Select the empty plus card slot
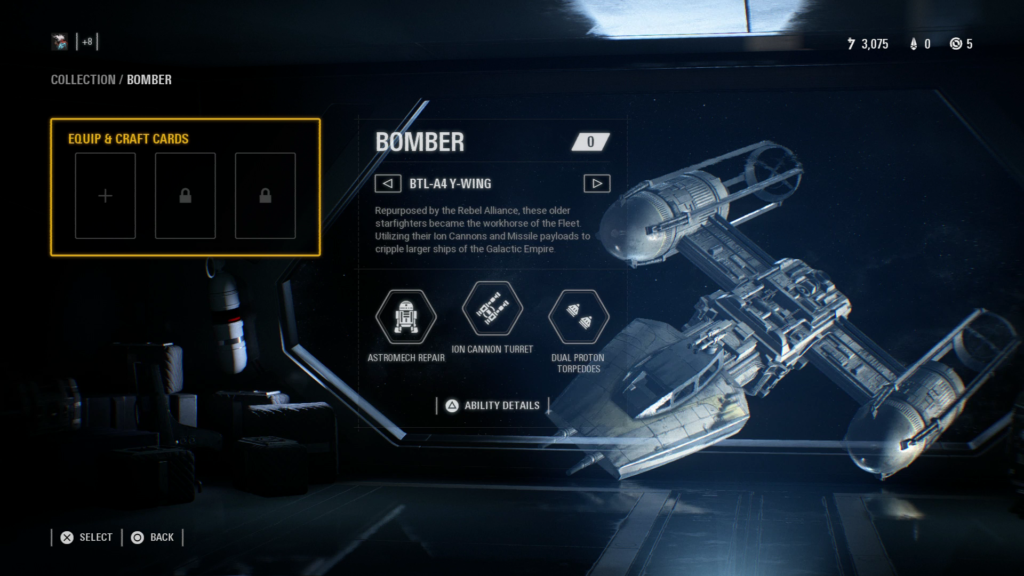 click(105, 196)
